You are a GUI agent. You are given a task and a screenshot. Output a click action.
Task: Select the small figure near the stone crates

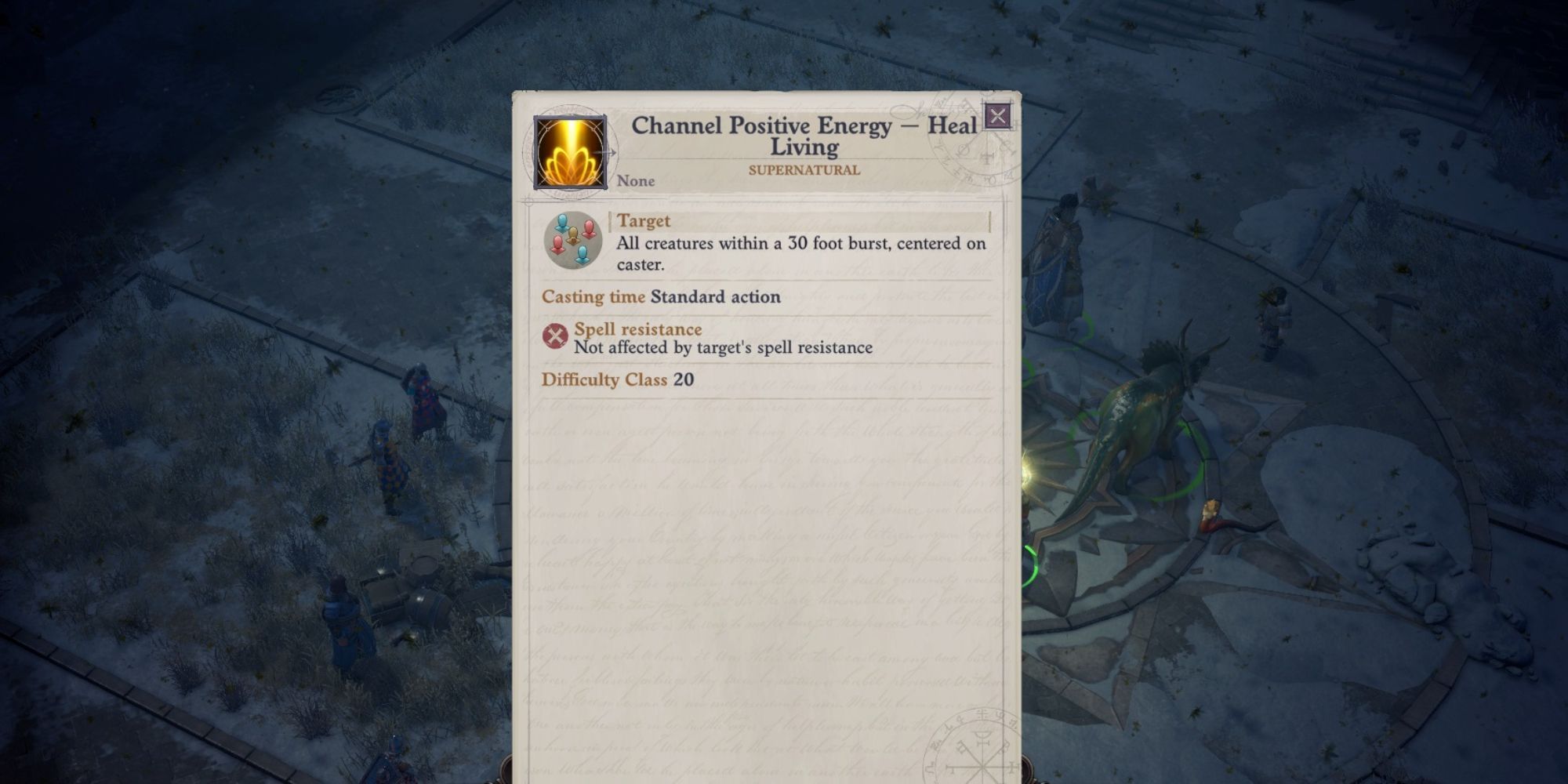341,619
